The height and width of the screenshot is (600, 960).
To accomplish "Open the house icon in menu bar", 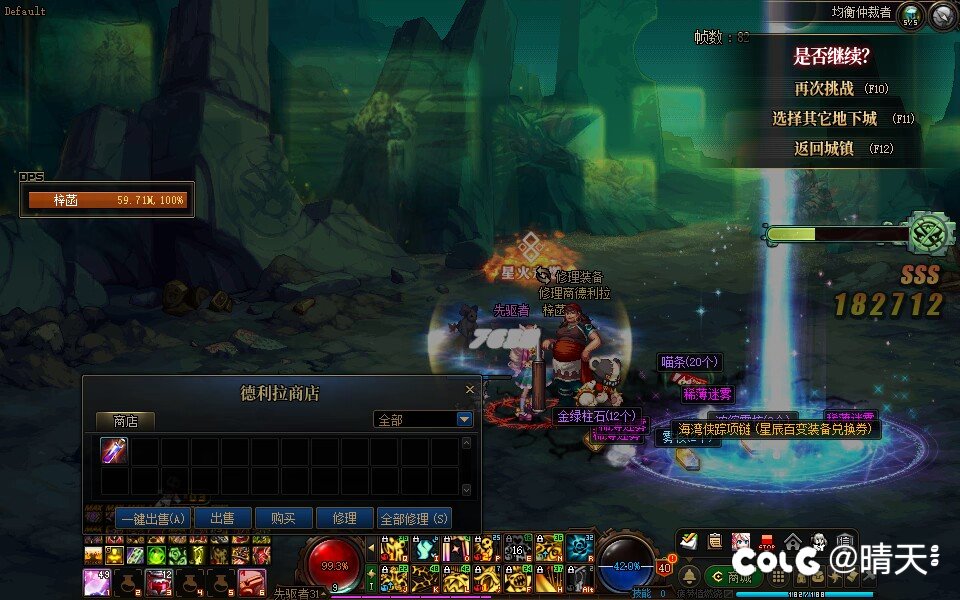I will point(793,541).
